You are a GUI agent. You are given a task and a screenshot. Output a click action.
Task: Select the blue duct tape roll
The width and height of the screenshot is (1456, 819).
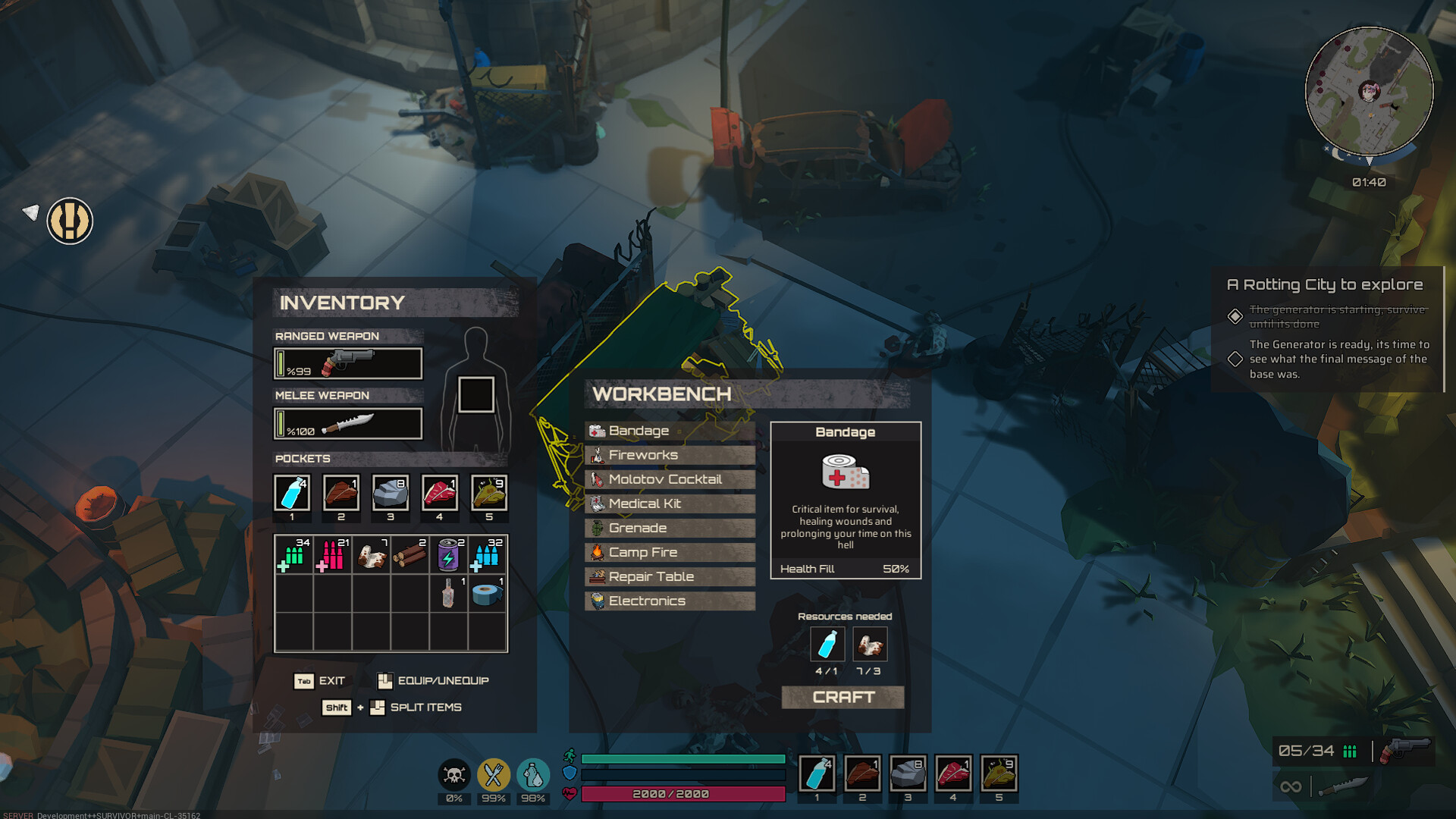click(487, 594)
